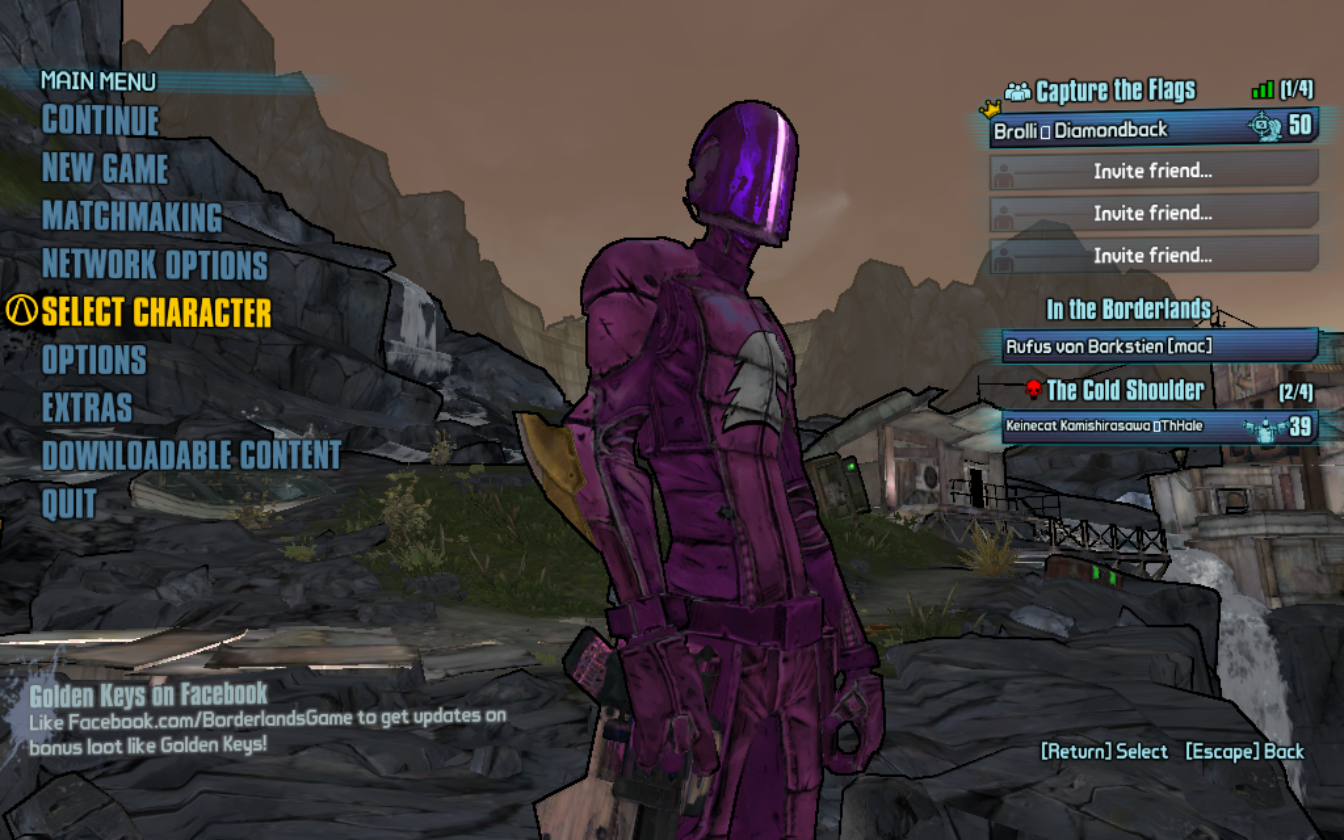Go to Network Options
The width and height of the screenshot is (1344, 840).
[x=155, y=265]
